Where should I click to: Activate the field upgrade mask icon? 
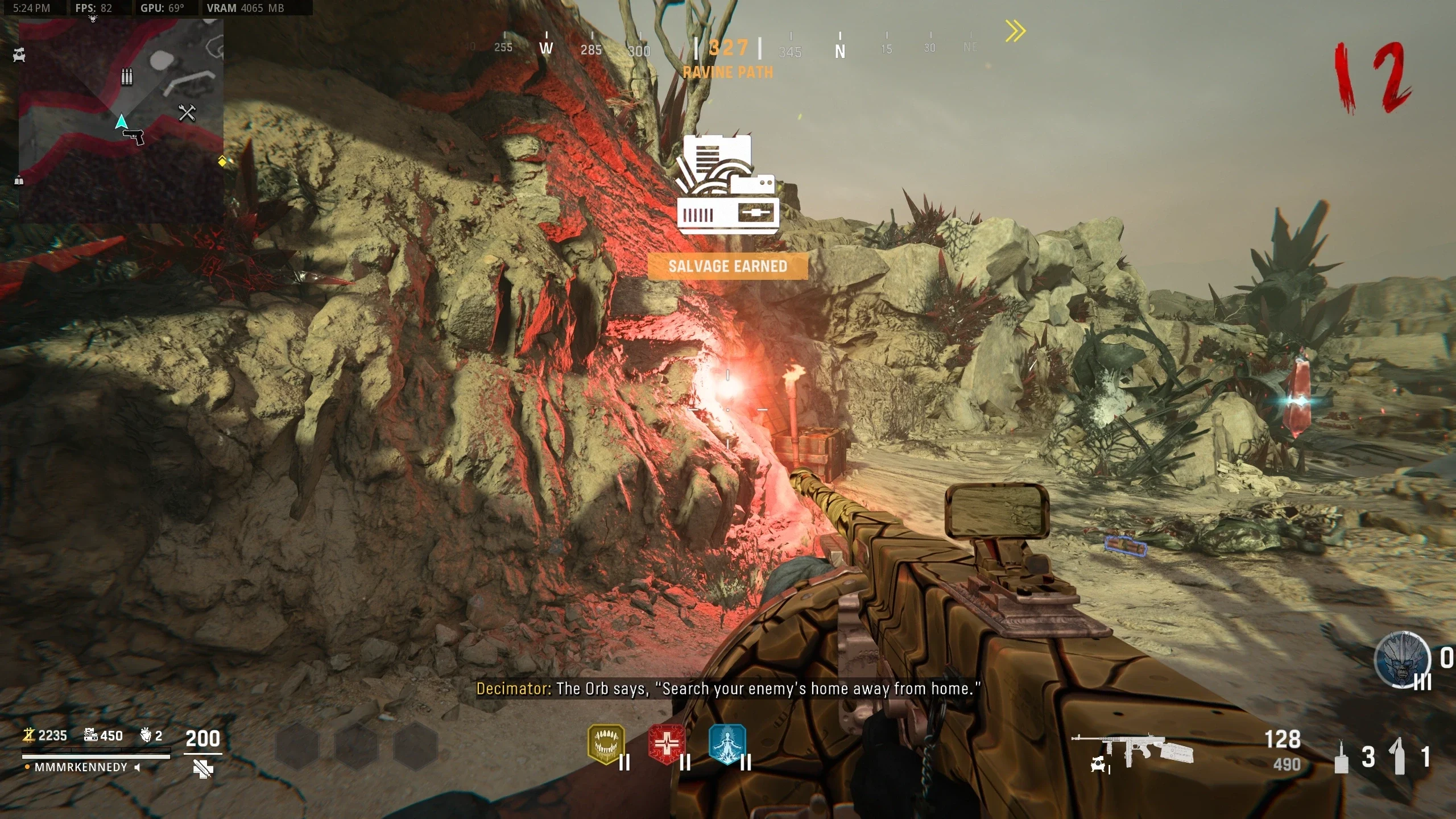(x=1402, y=659)
